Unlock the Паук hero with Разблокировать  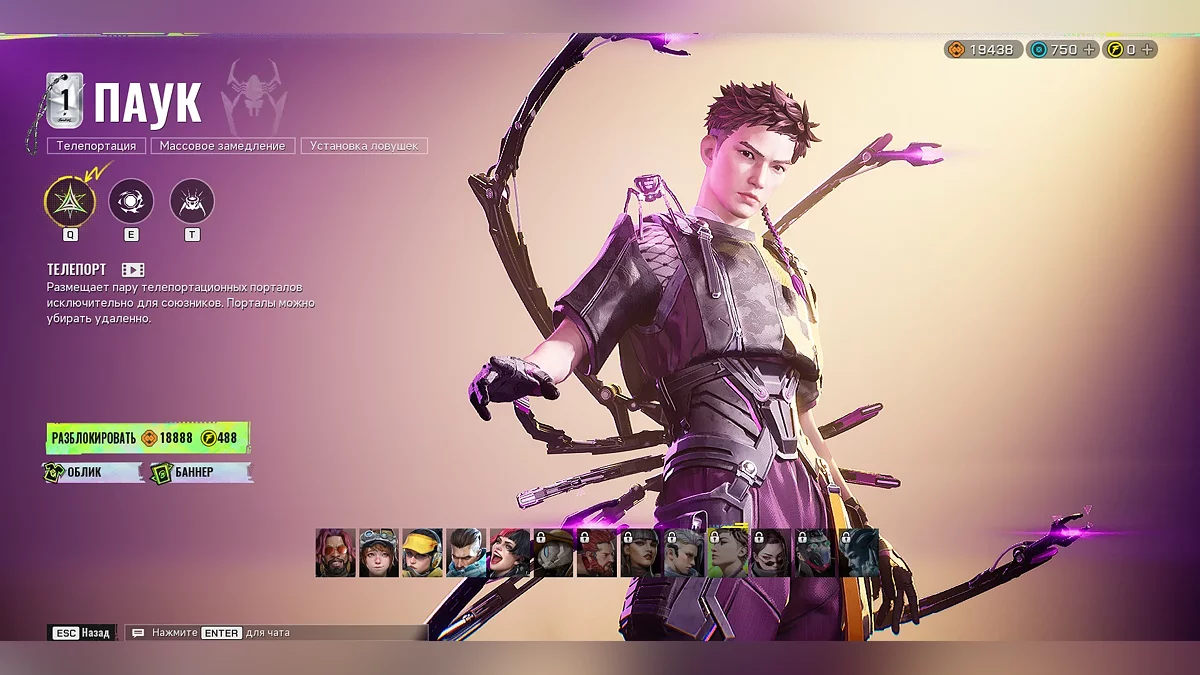147,438
